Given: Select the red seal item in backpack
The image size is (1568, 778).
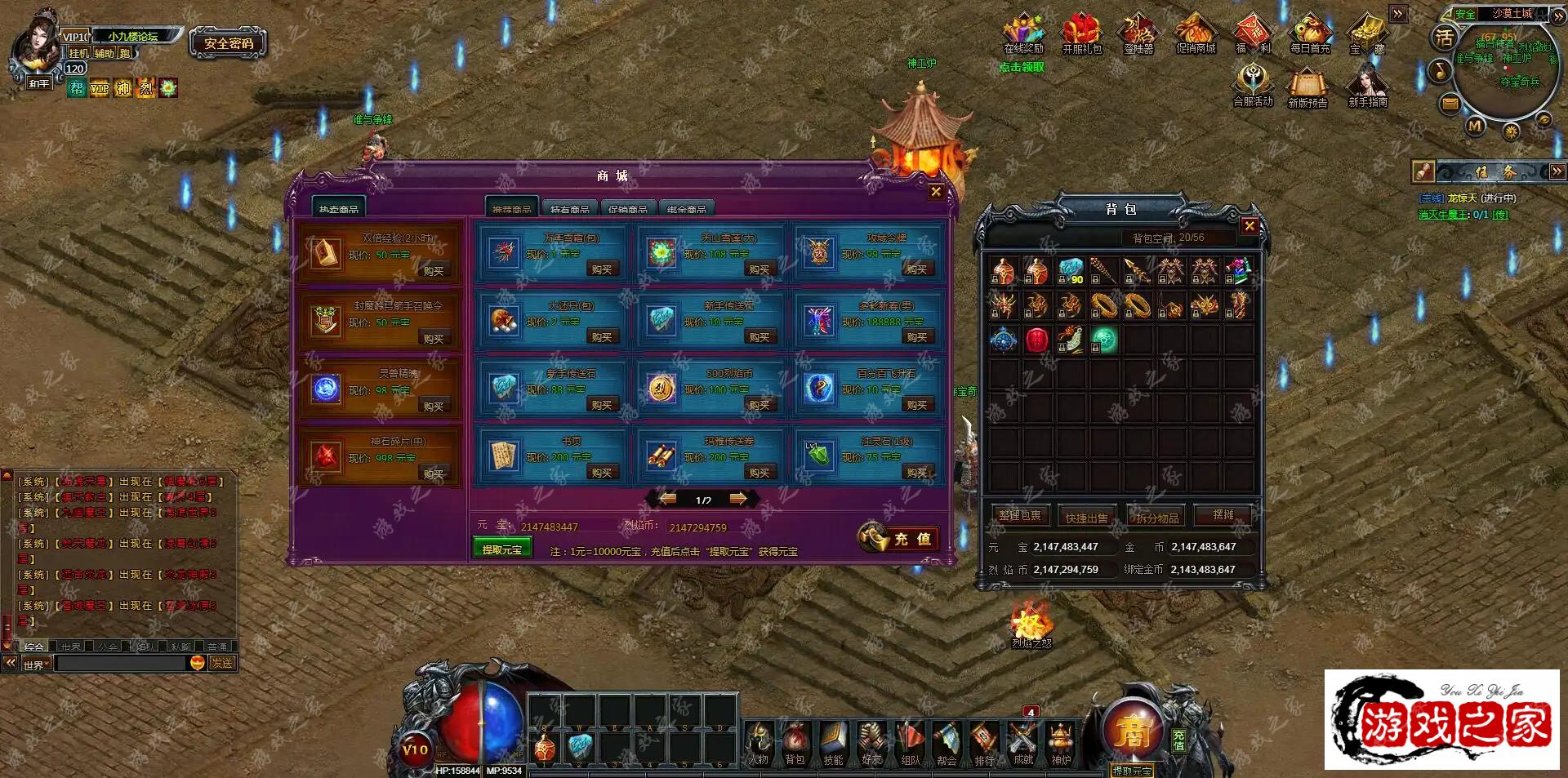Looking at the screenshot, I should (1036, 339).
